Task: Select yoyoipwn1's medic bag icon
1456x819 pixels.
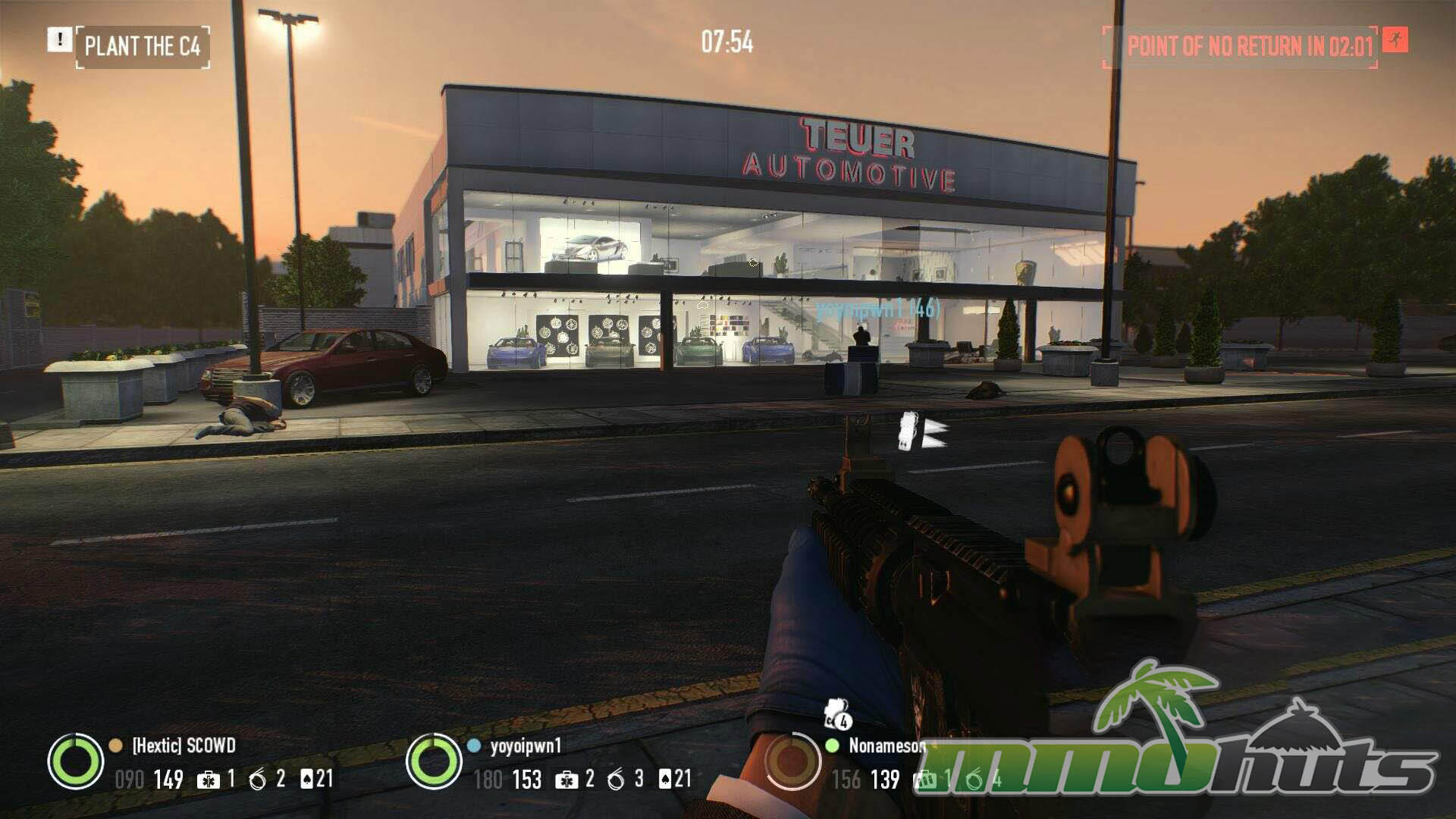Action: (x=566, y=780)
